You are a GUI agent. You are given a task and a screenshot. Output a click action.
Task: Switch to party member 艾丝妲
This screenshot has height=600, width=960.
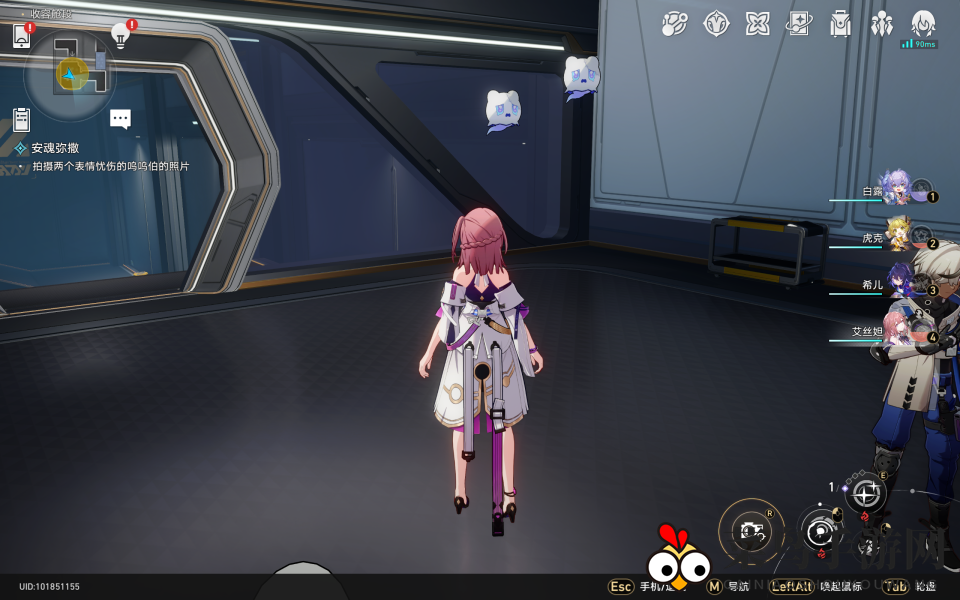[897, 329]
